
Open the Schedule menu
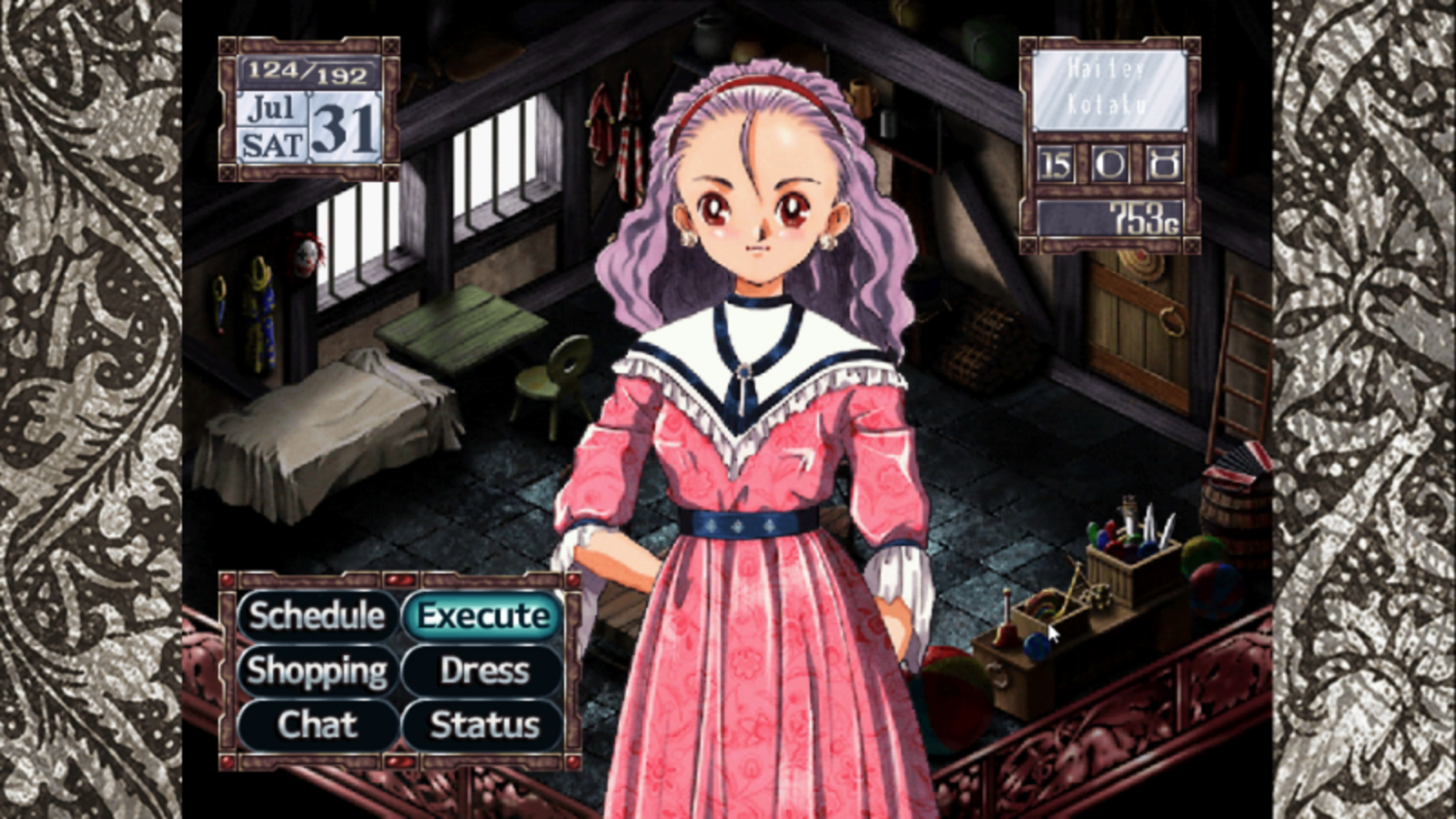point(318,616)
